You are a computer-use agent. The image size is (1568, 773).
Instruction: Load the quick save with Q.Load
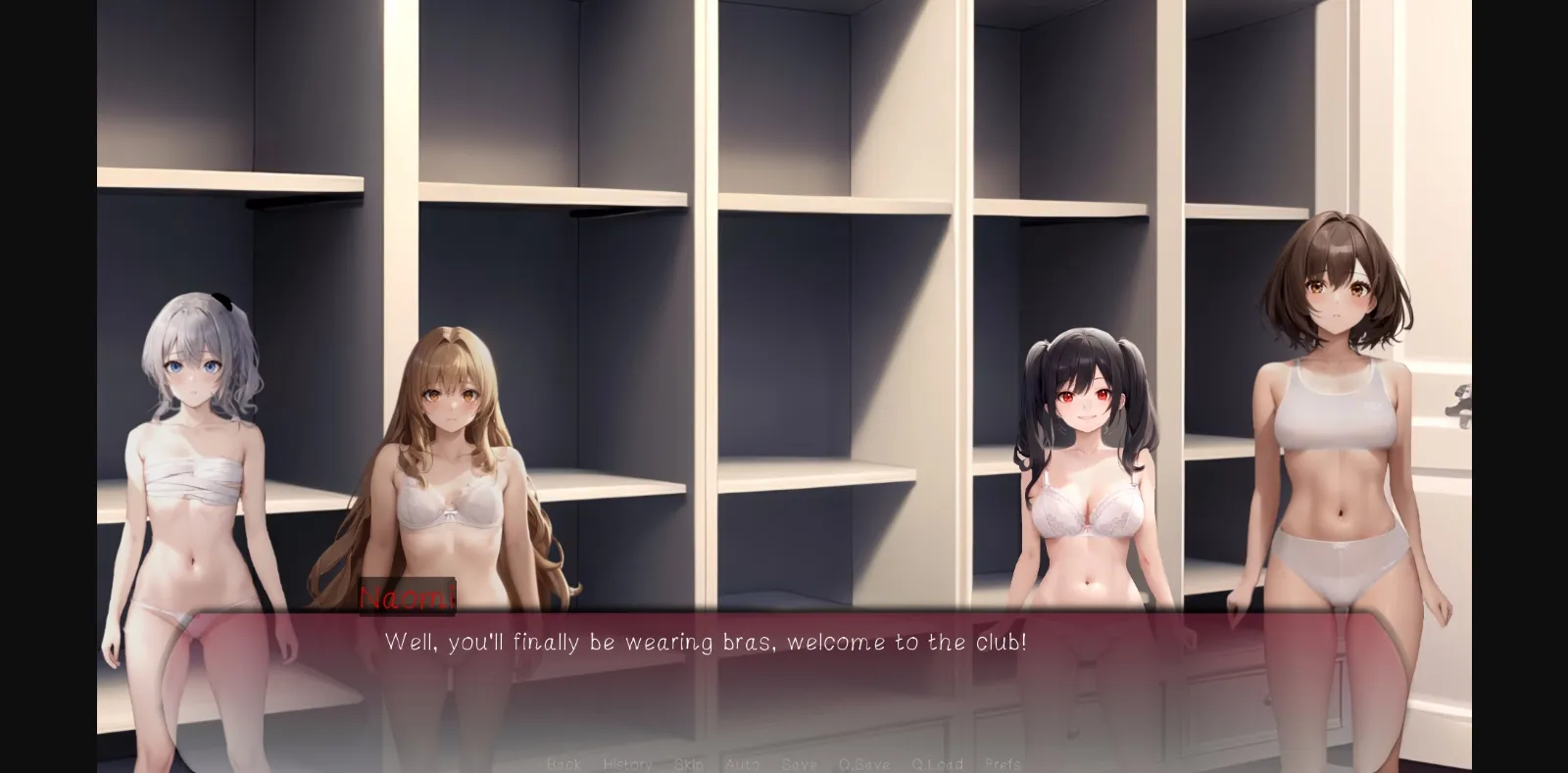(x=937, y=764)
